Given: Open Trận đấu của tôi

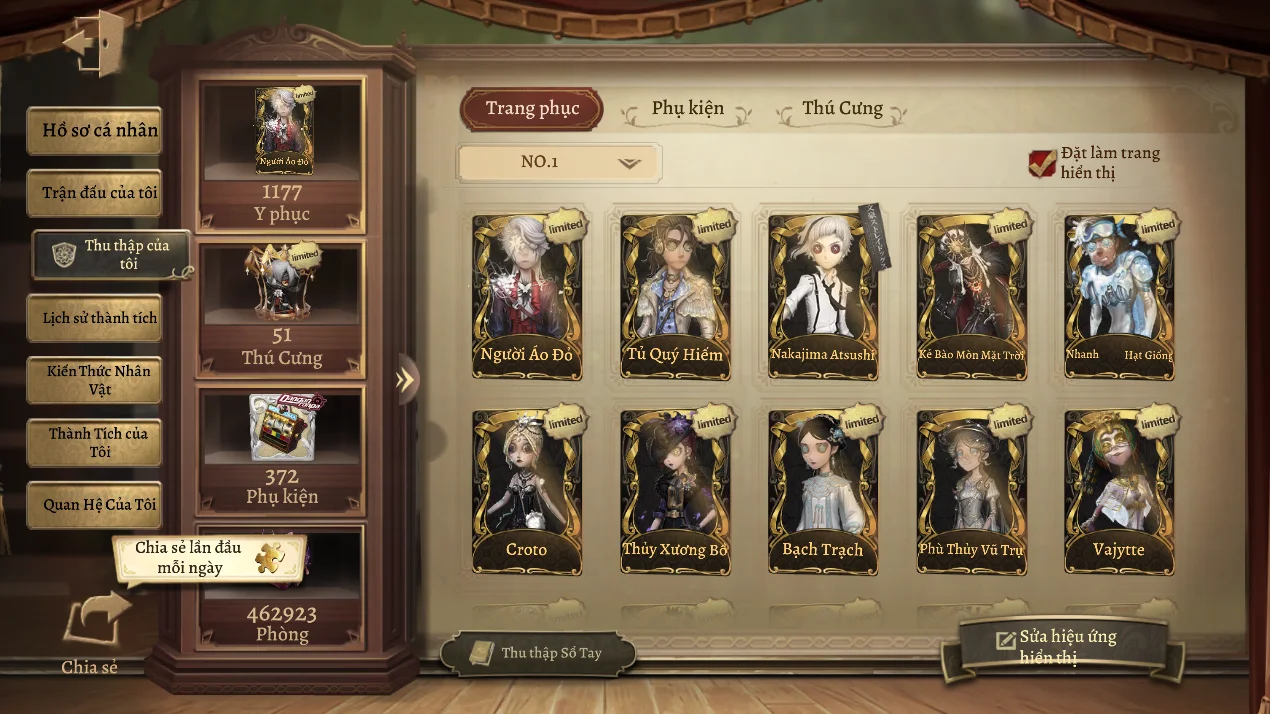Looking at the screenshot, I should point(95,193).
